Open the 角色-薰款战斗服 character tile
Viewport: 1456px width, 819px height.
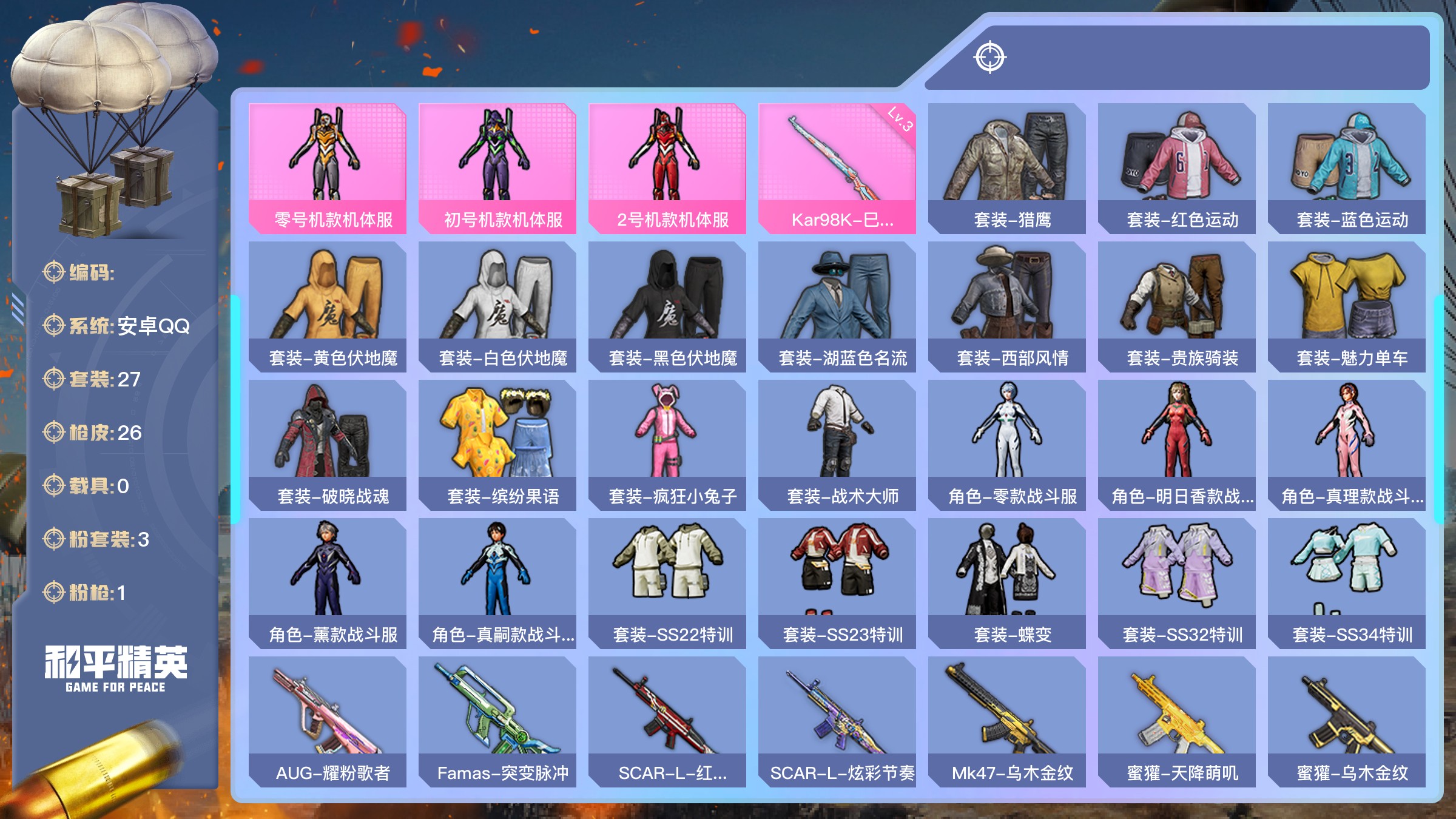pos(328,583)
